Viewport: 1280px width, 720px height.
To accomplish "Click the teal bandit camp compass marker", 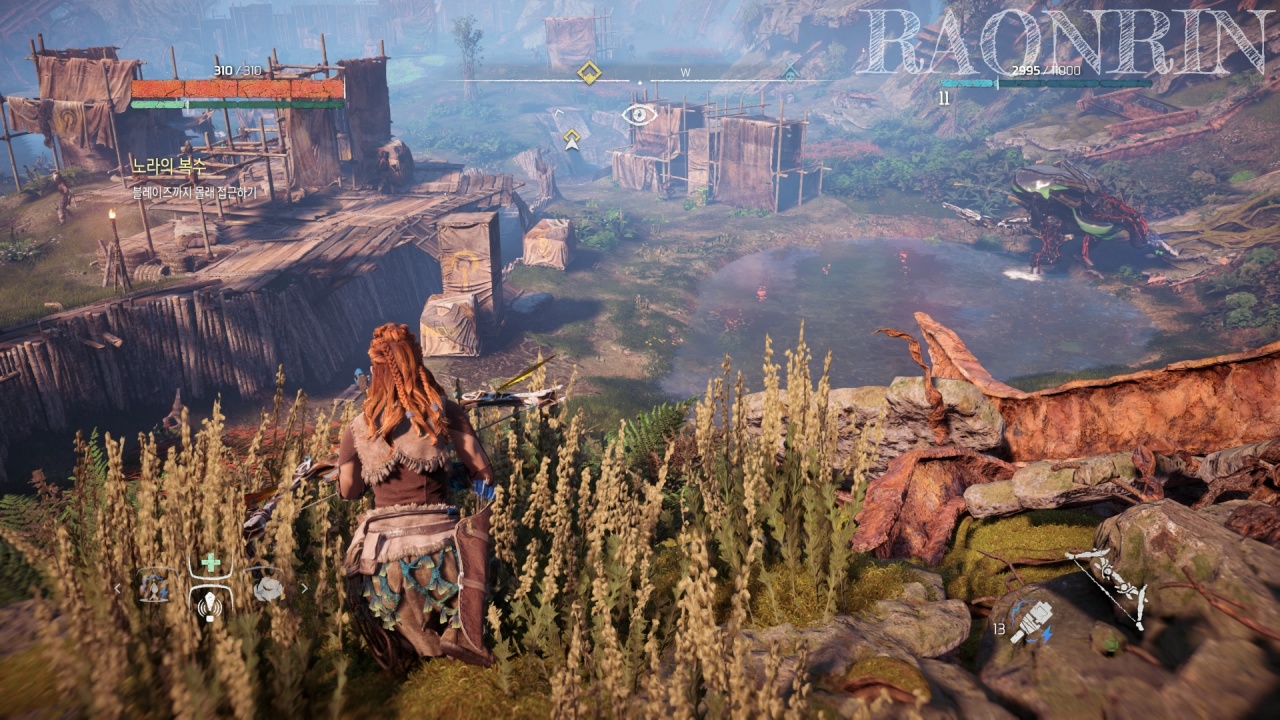I will tap(791, 73).
